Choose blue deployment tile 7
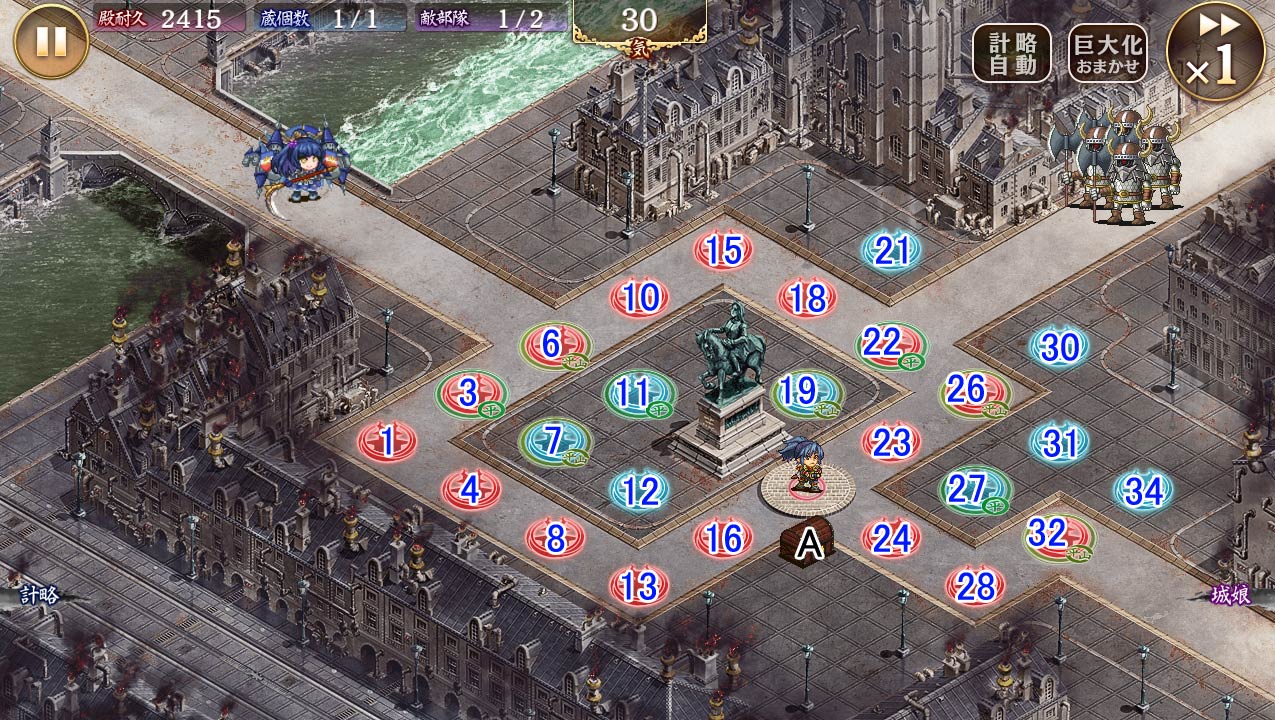 [554, 440]
